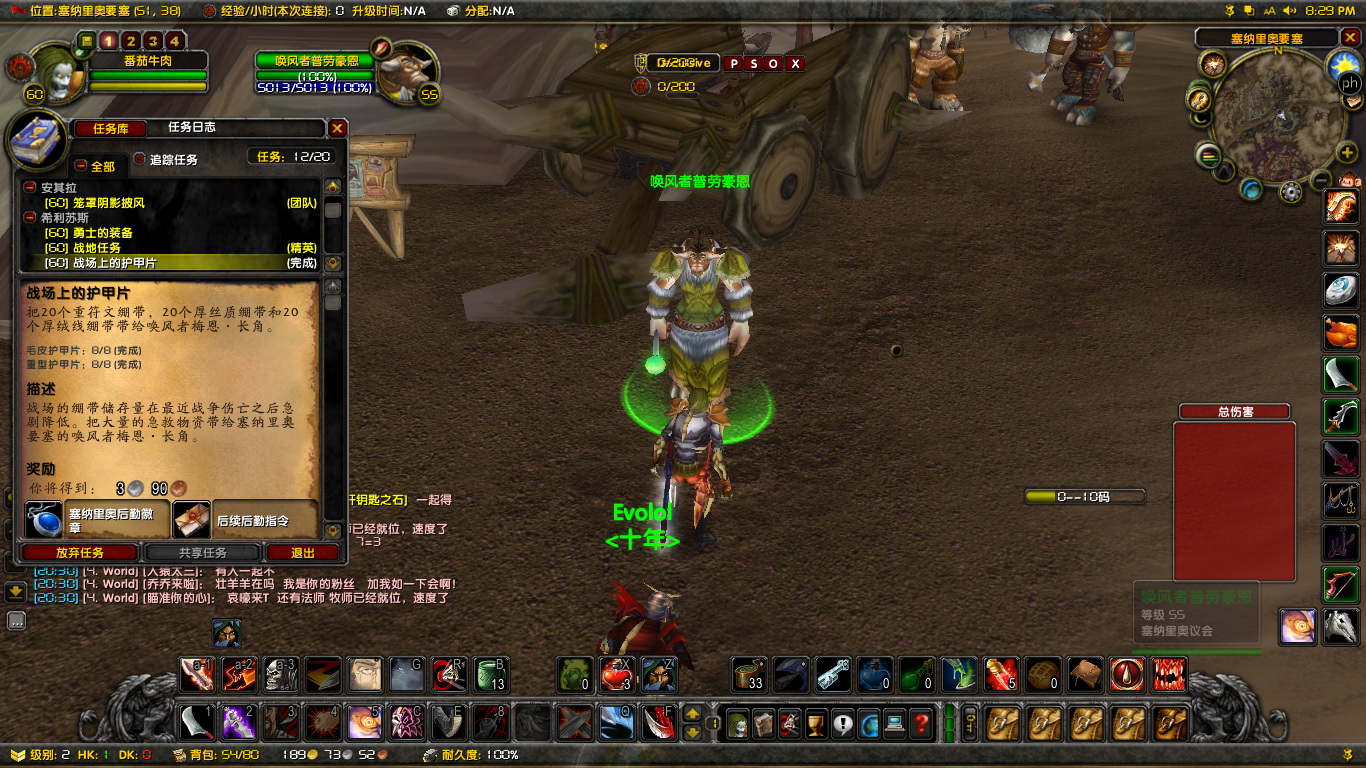Viewport: 1366px width, 768px height.
Task: Click the 退出 button in the quest log
Action: (302, 553)
